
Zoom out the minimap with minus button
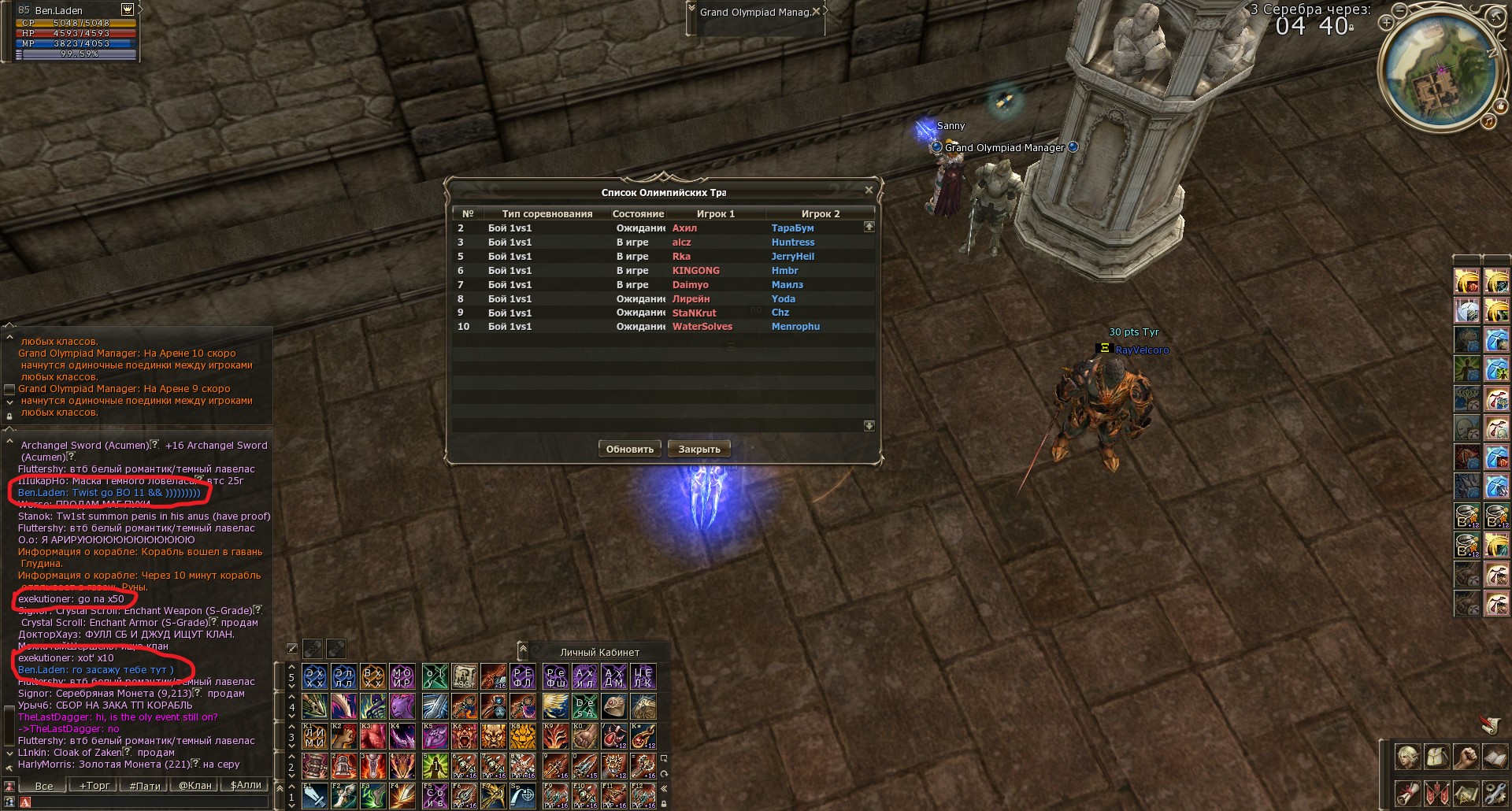[1399, 12]
